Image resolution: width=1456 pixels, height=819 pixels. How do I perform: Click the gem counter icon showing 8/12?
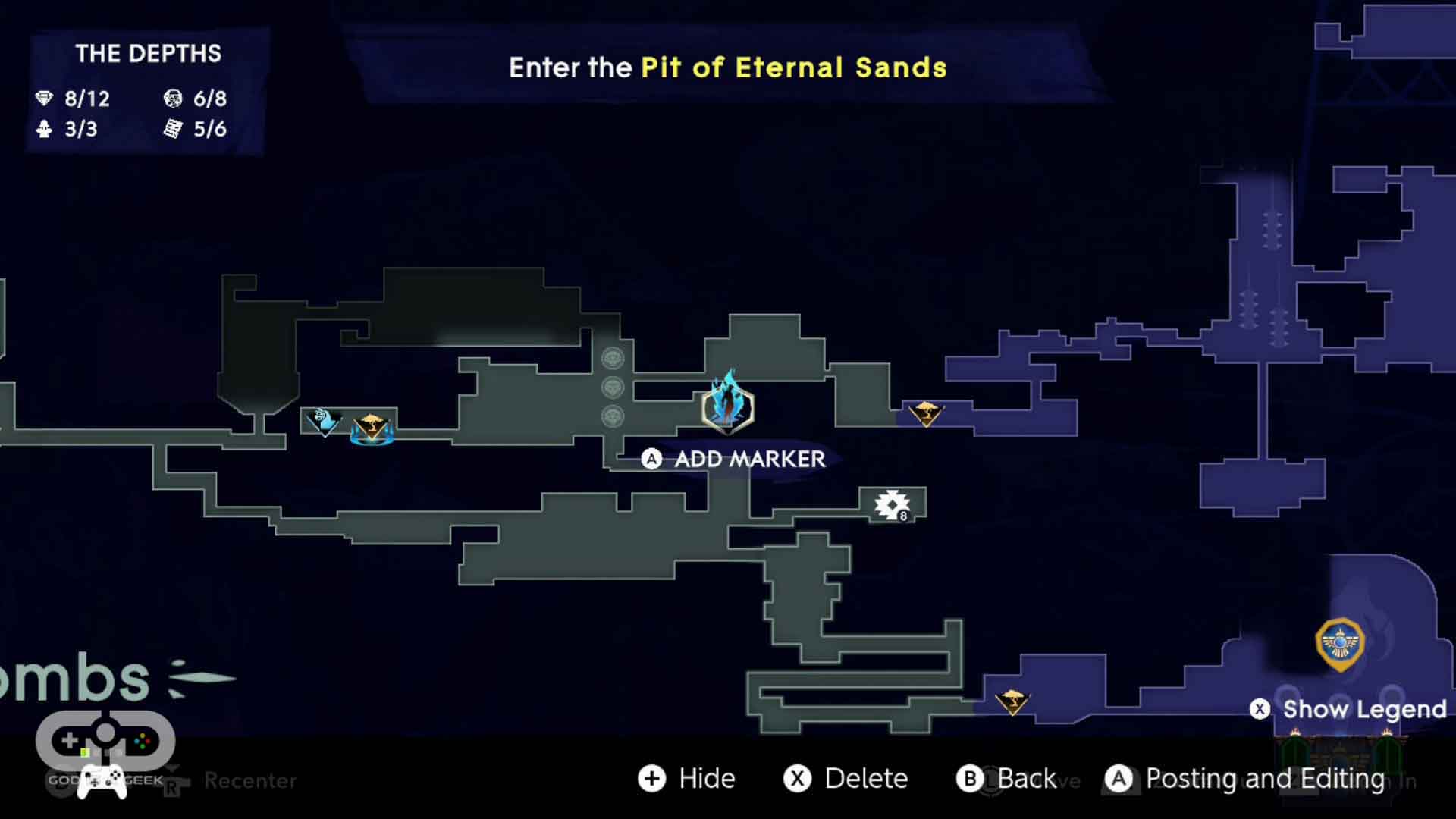[45, 99]
